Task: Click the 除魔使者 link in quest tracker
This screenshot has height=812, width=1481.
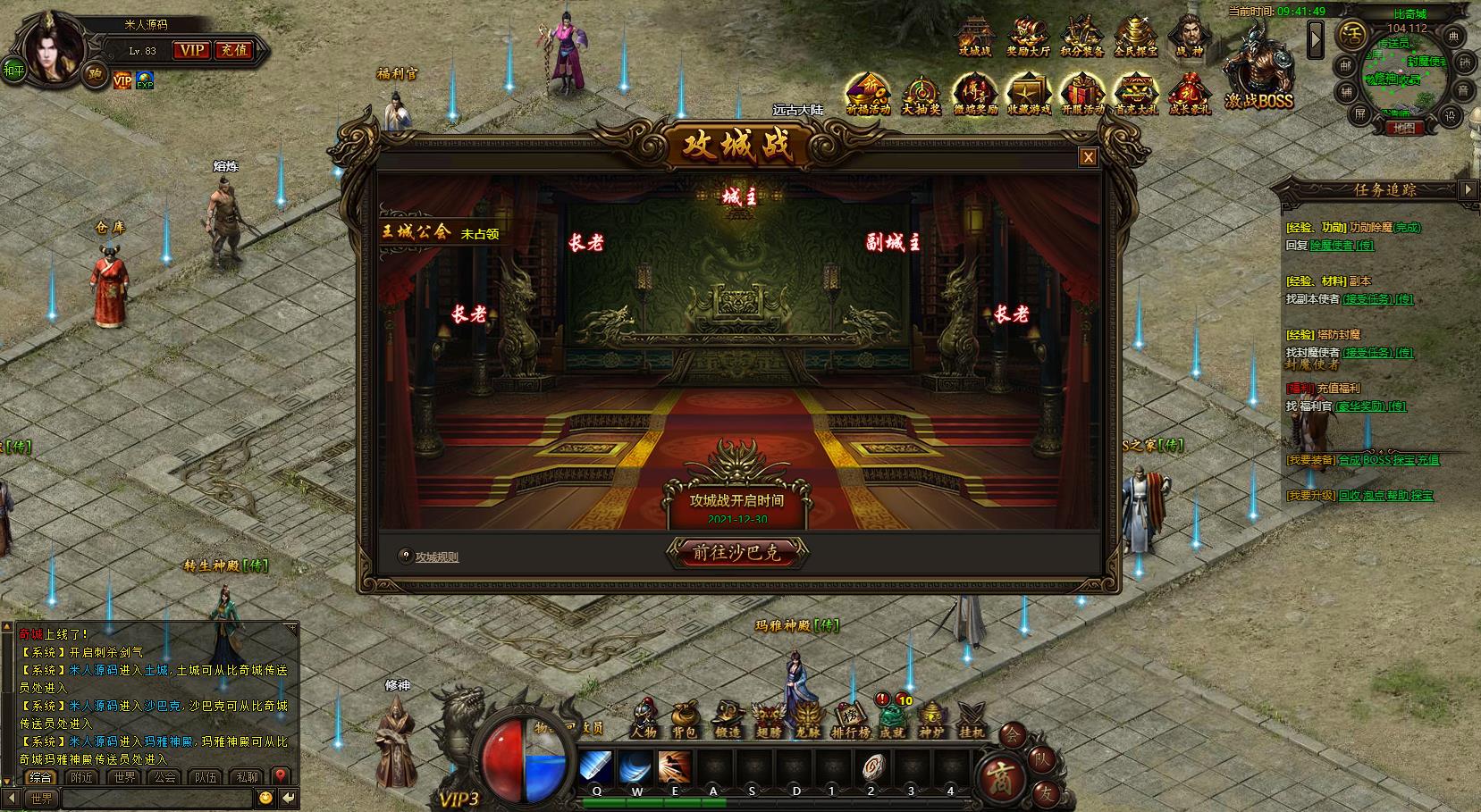Action: tap(1332, 246)
